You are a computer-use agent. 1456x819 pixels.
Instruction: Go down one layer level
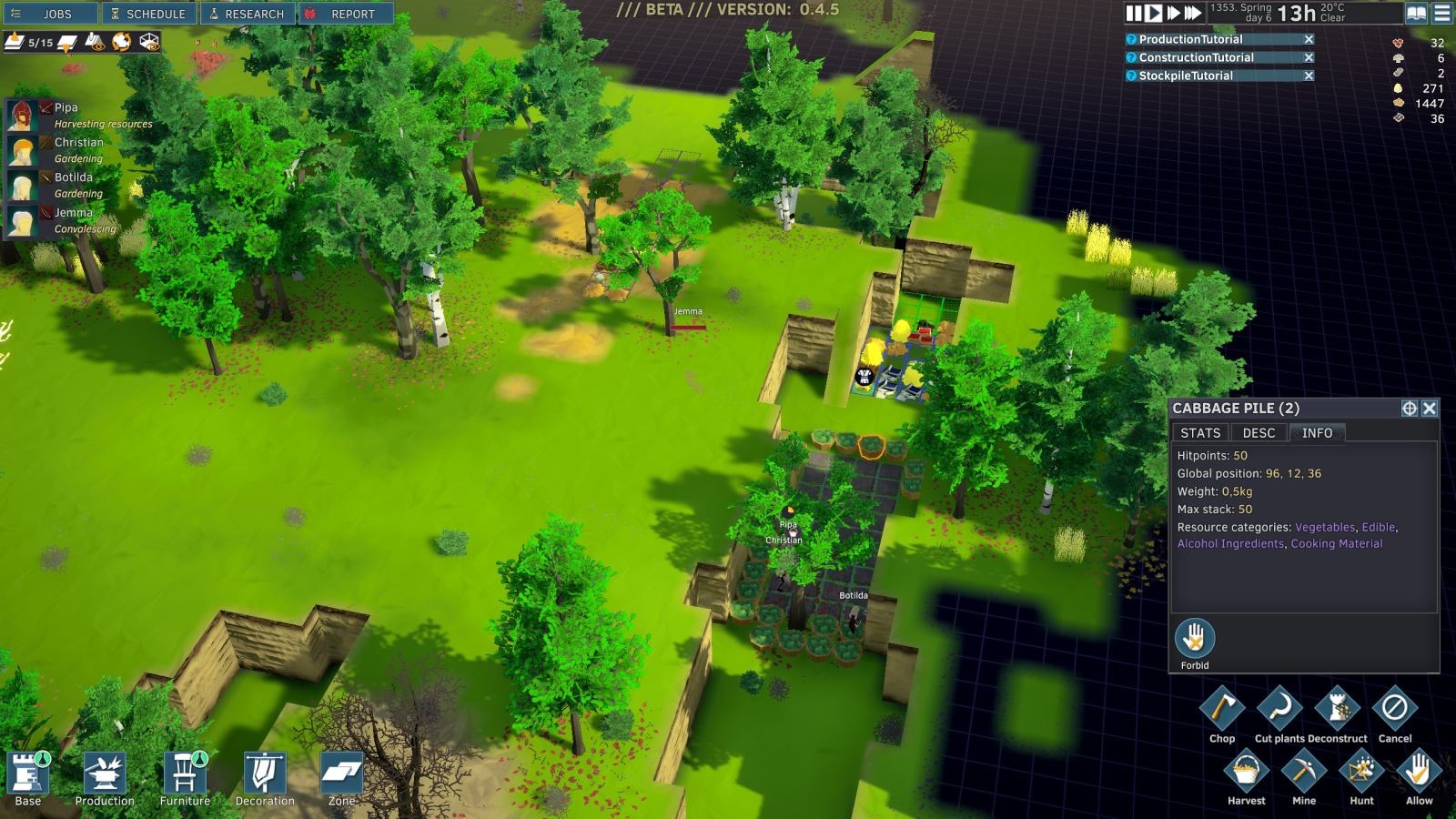[x=67, y=43]
